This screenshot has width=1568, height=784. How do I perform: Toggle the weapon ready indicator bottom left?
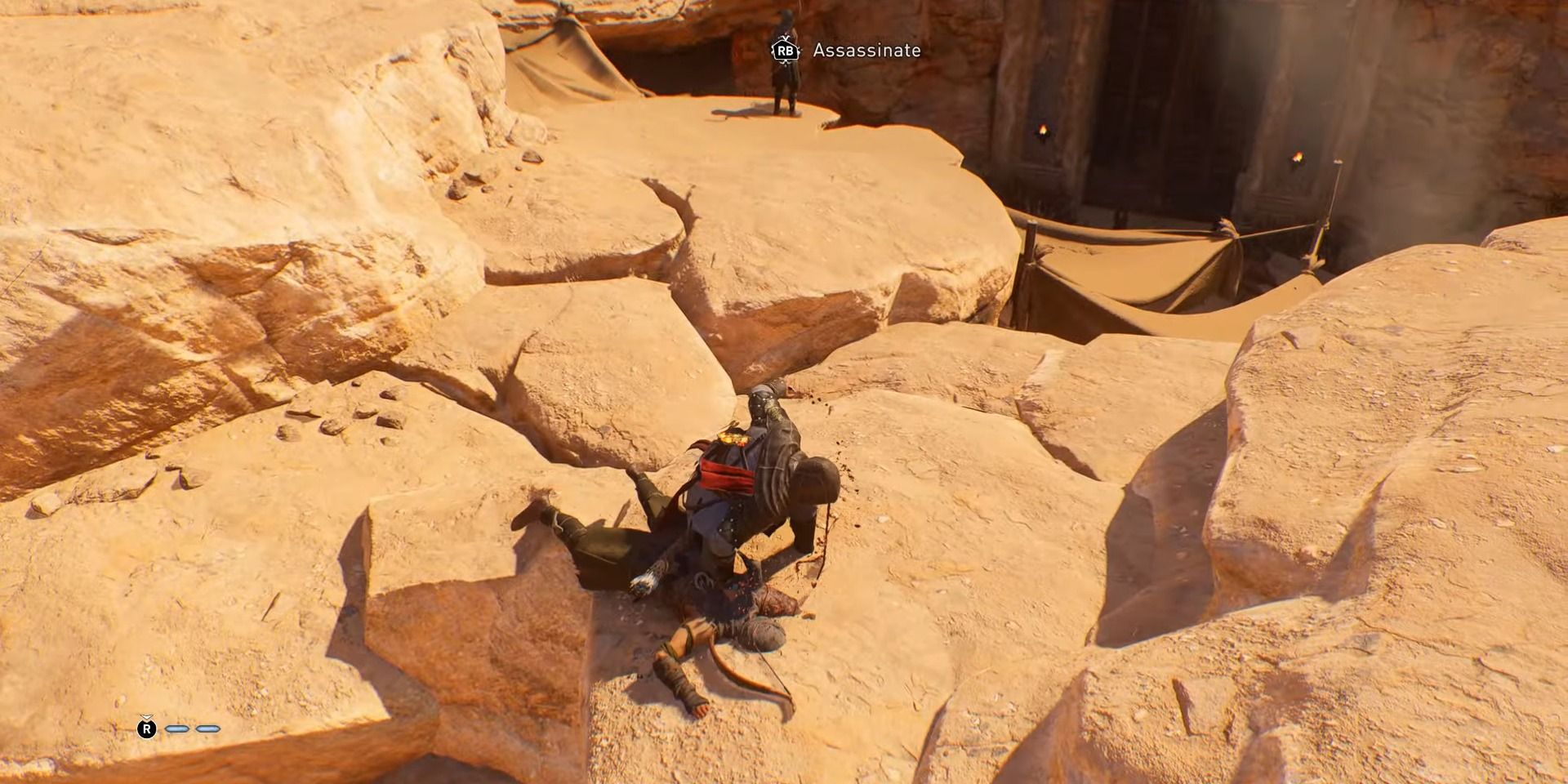(147, 729)
